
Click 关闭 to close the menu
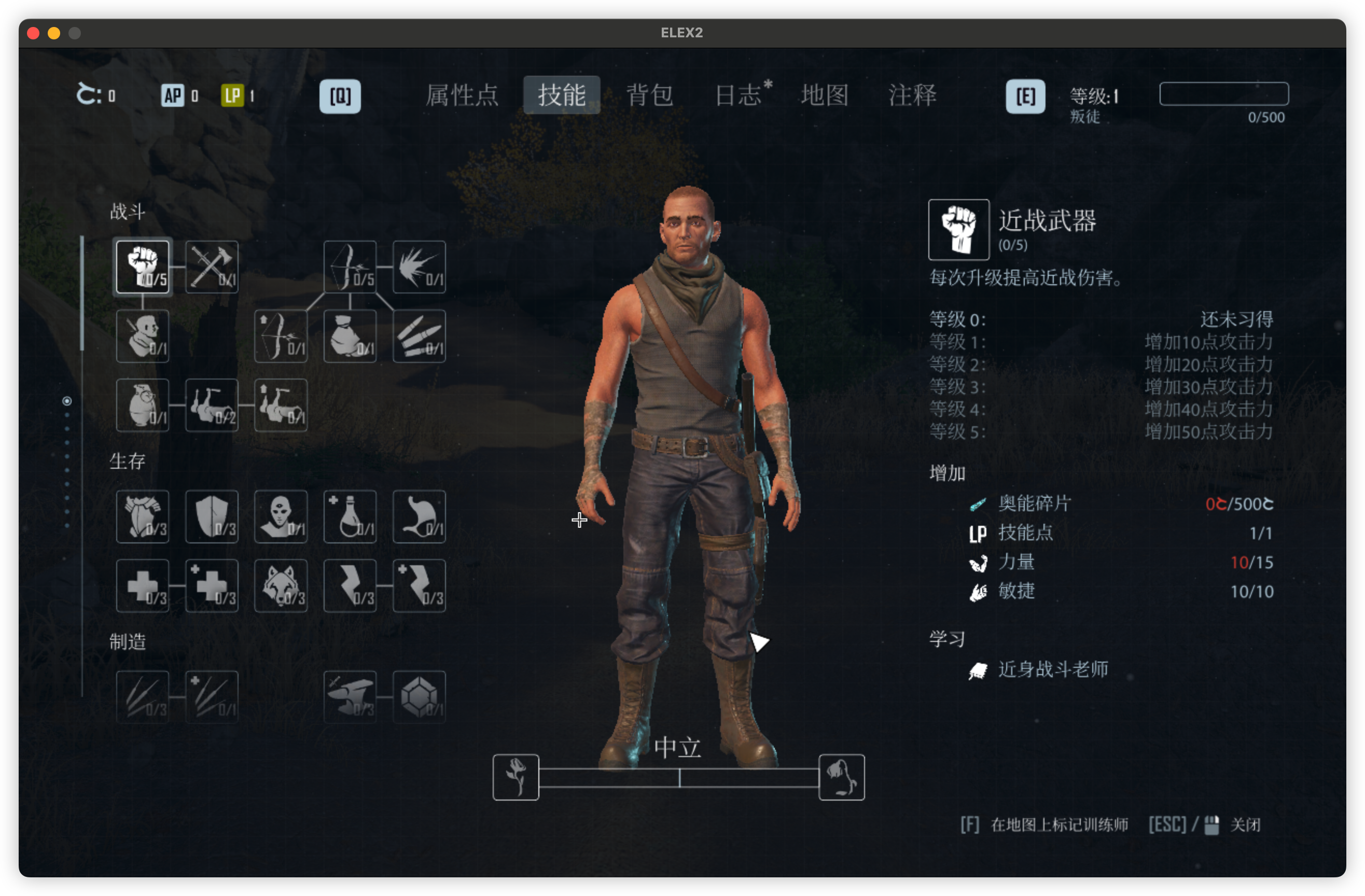point(1245,825)
